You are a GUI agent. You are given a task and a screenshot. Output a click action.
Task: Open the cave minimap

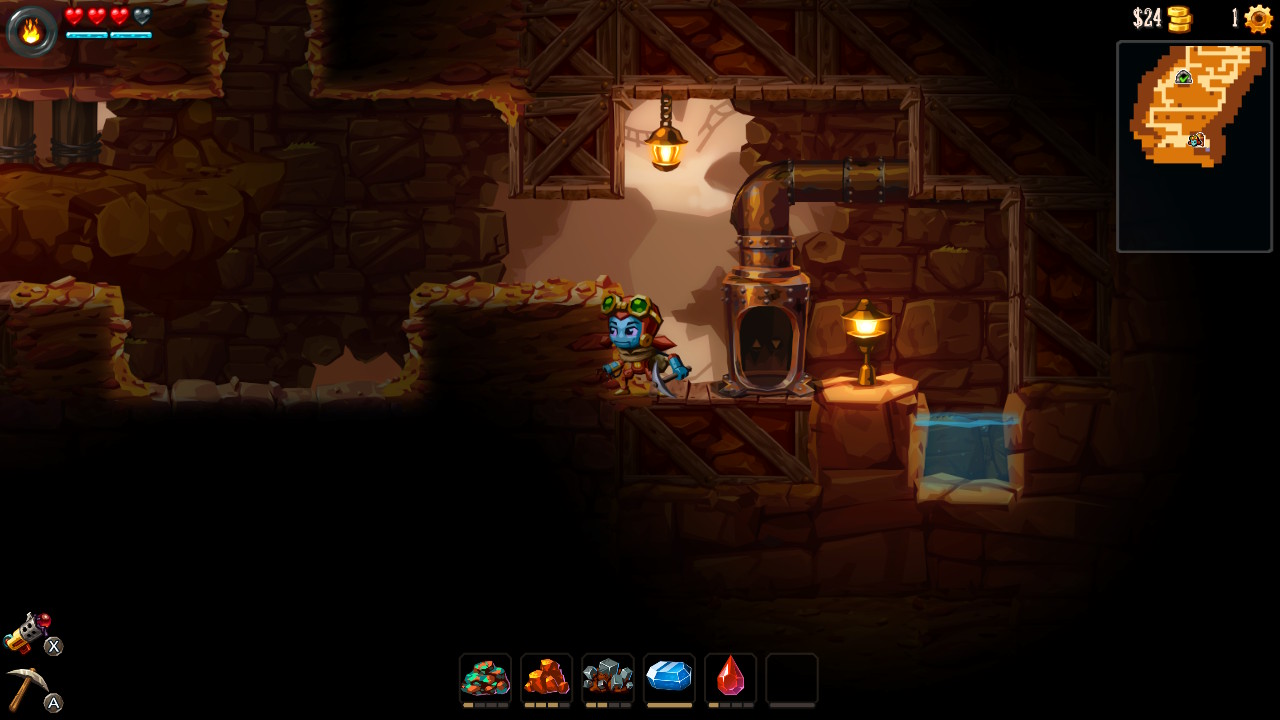[x=1194, y=146]
